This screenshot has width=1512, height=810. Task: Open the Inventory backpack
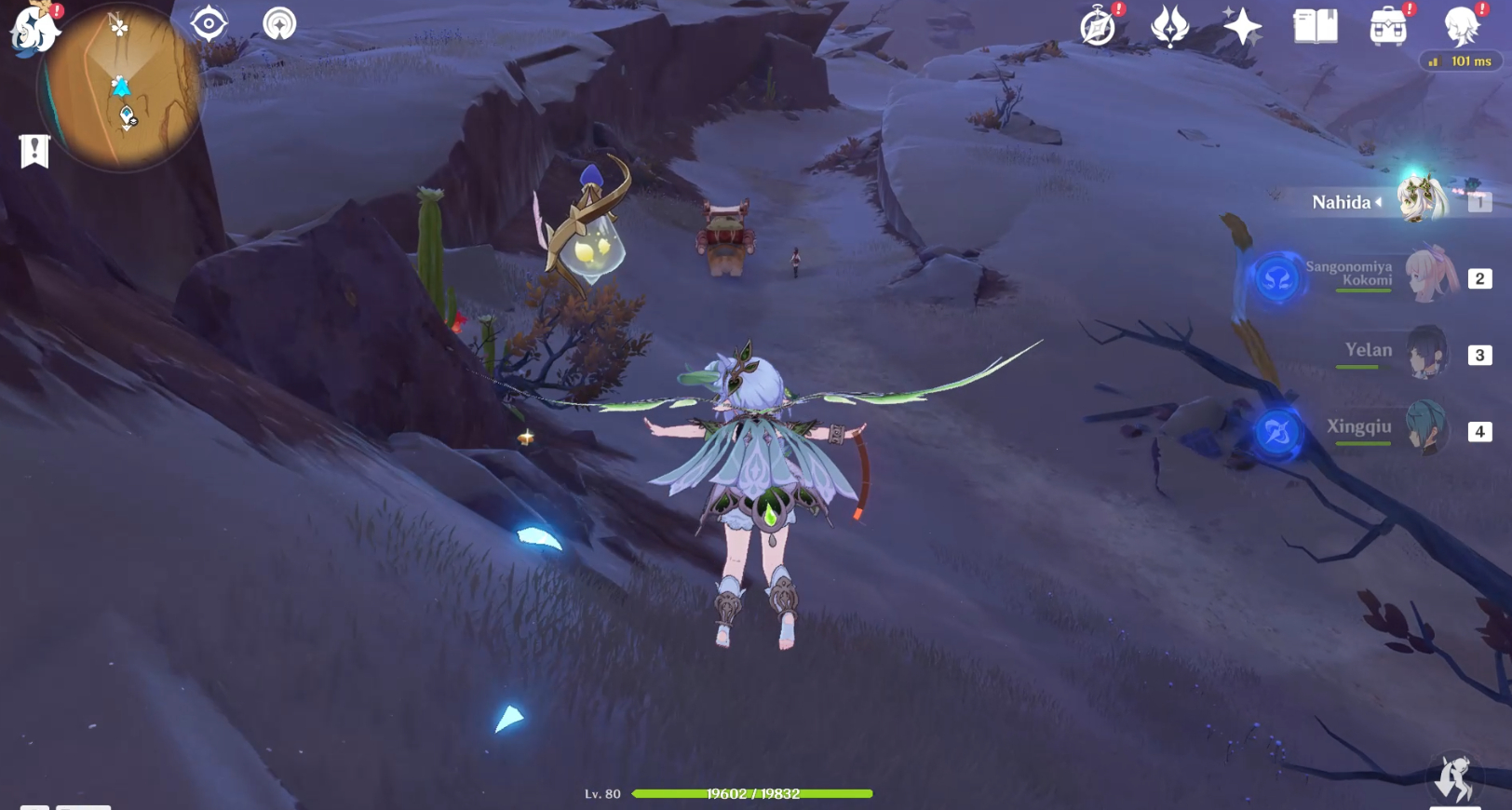1389,26
